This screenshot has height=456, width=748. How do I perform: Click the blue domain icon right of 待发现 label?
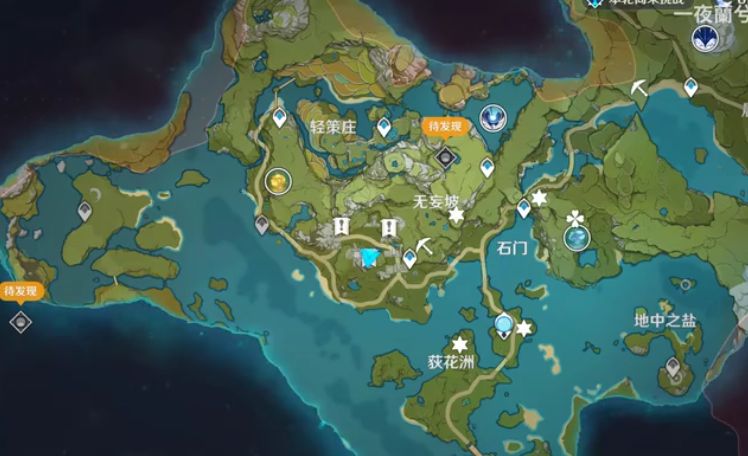click(x=490, y=119)
